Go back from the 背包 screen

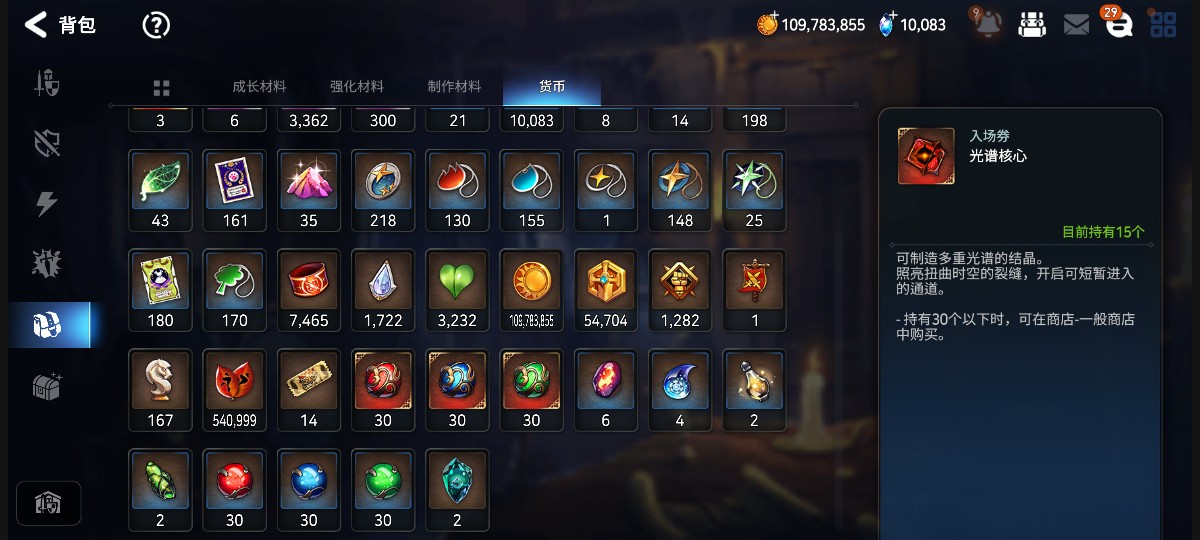[x=36, y=25]
